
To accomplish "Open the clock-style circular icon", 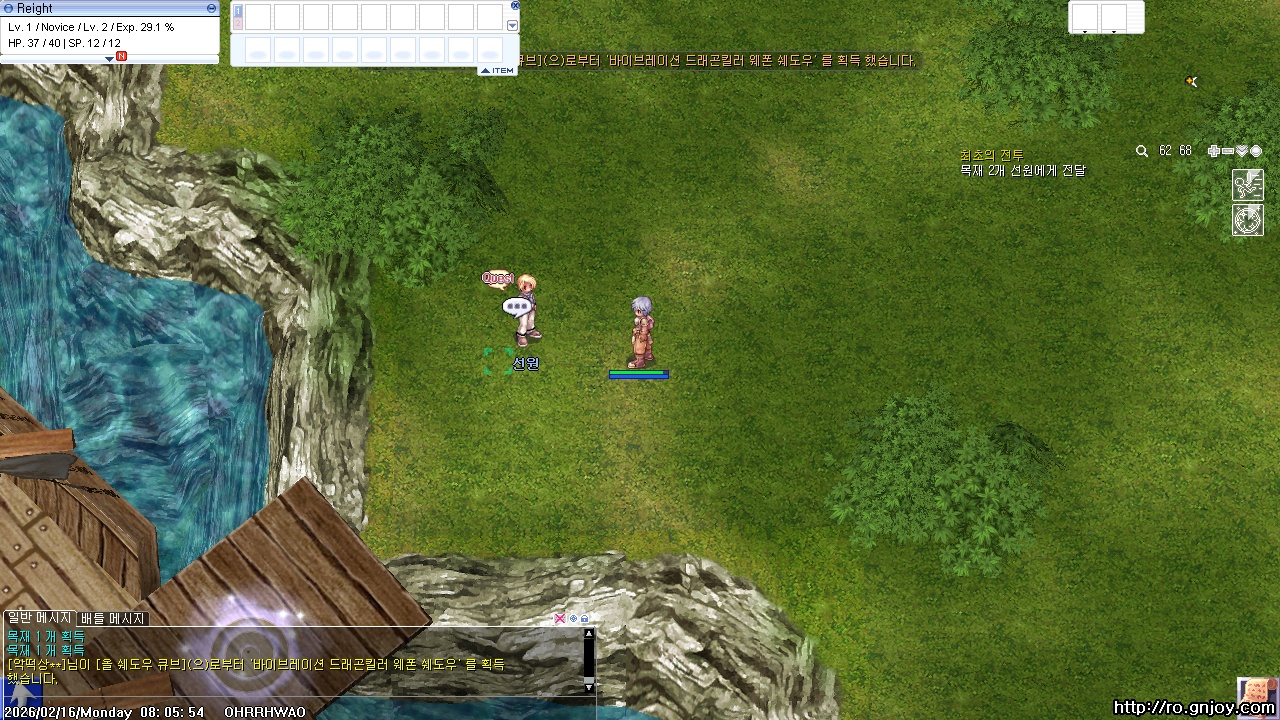I will click(x=1248, y=220).
